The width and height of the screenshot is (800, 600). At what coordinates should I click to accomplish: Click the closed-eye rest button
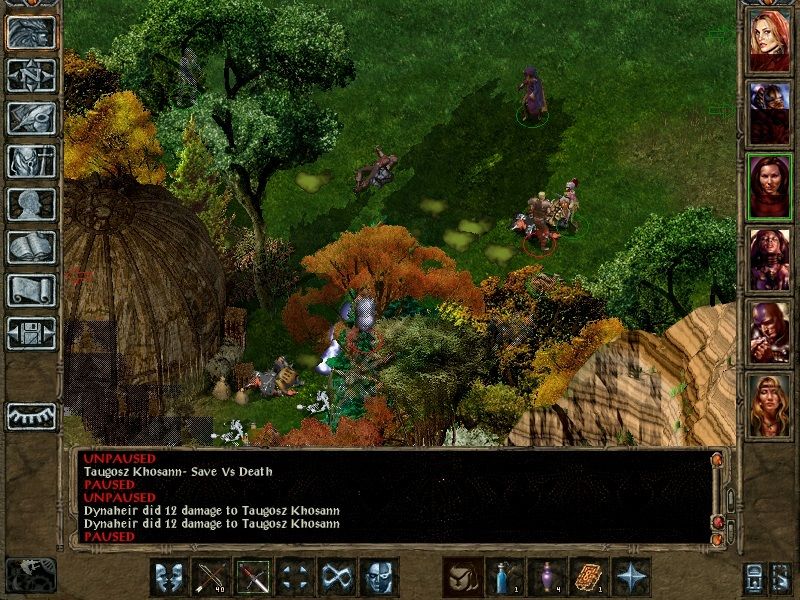click(31, 415)
